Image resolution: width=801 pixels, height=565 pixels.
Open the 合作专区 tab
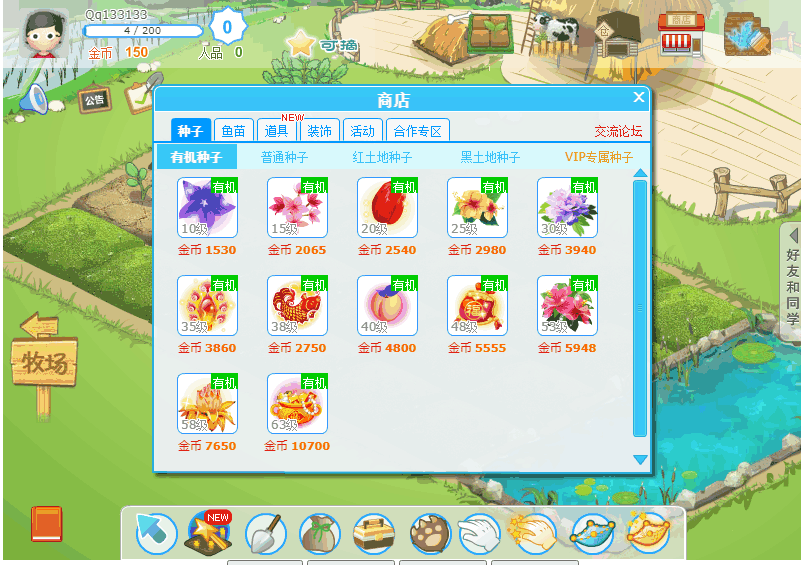coord(417,131)
